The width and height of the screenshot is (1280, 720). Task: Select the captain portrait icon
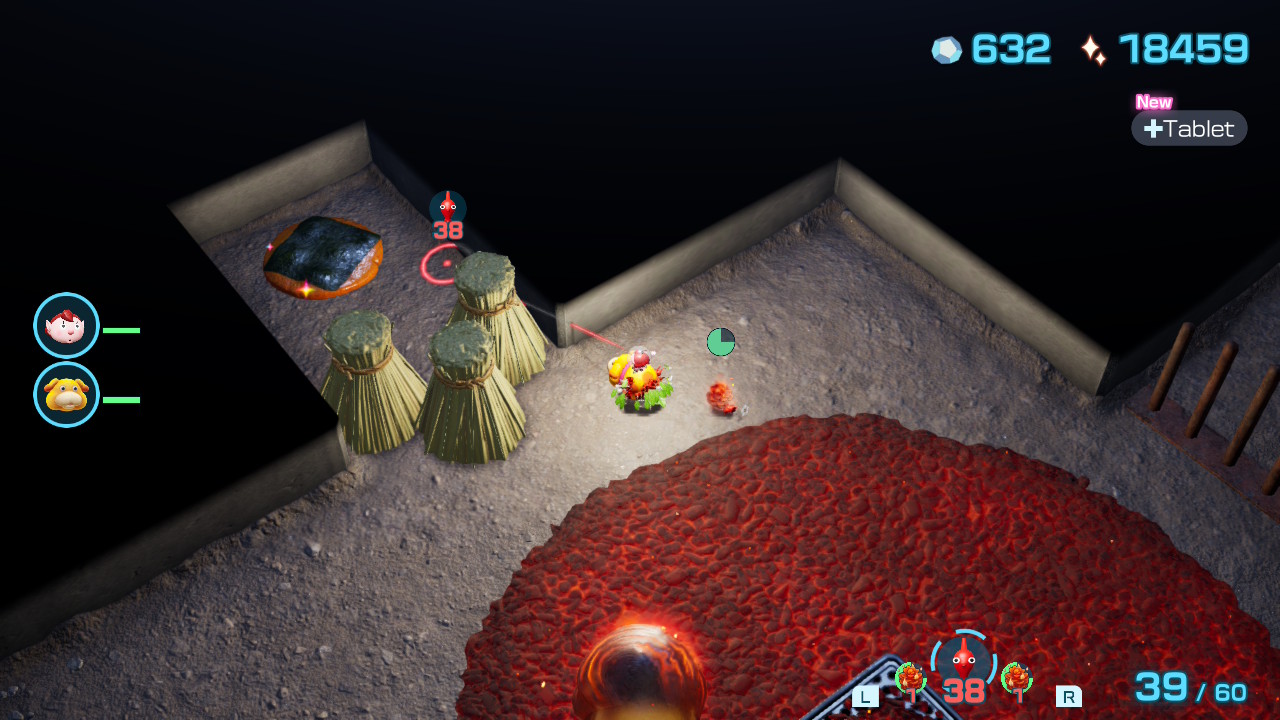click(66, 325)
